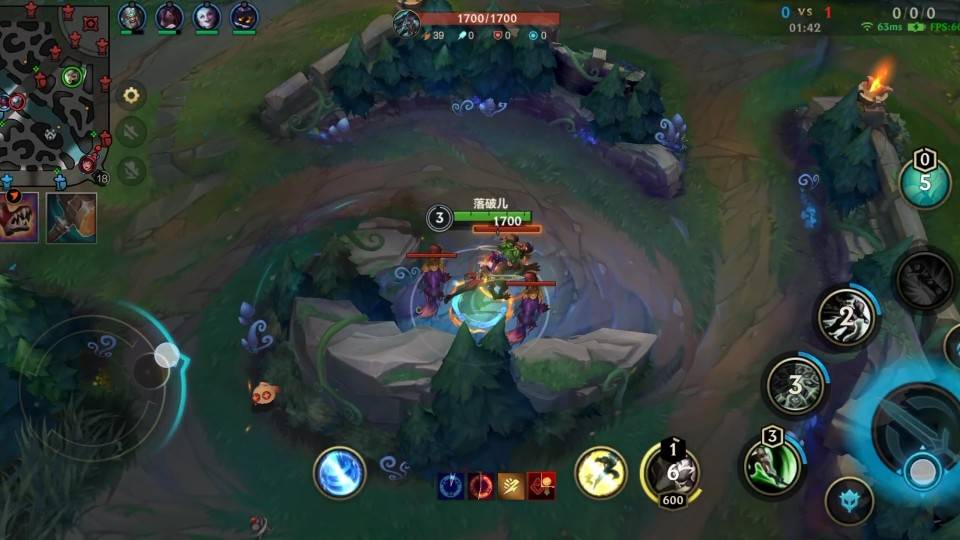The height and width of the screenshot is (540, 960).
Task: Select the fanged monster shop item
Action: 20,218
